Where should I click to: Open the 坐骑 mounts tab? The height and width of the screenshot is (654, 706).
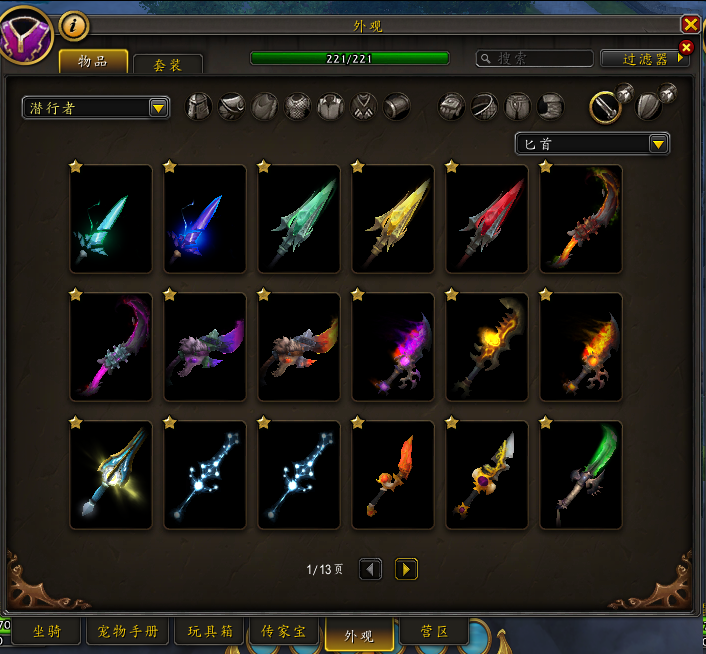coord(47,632)
